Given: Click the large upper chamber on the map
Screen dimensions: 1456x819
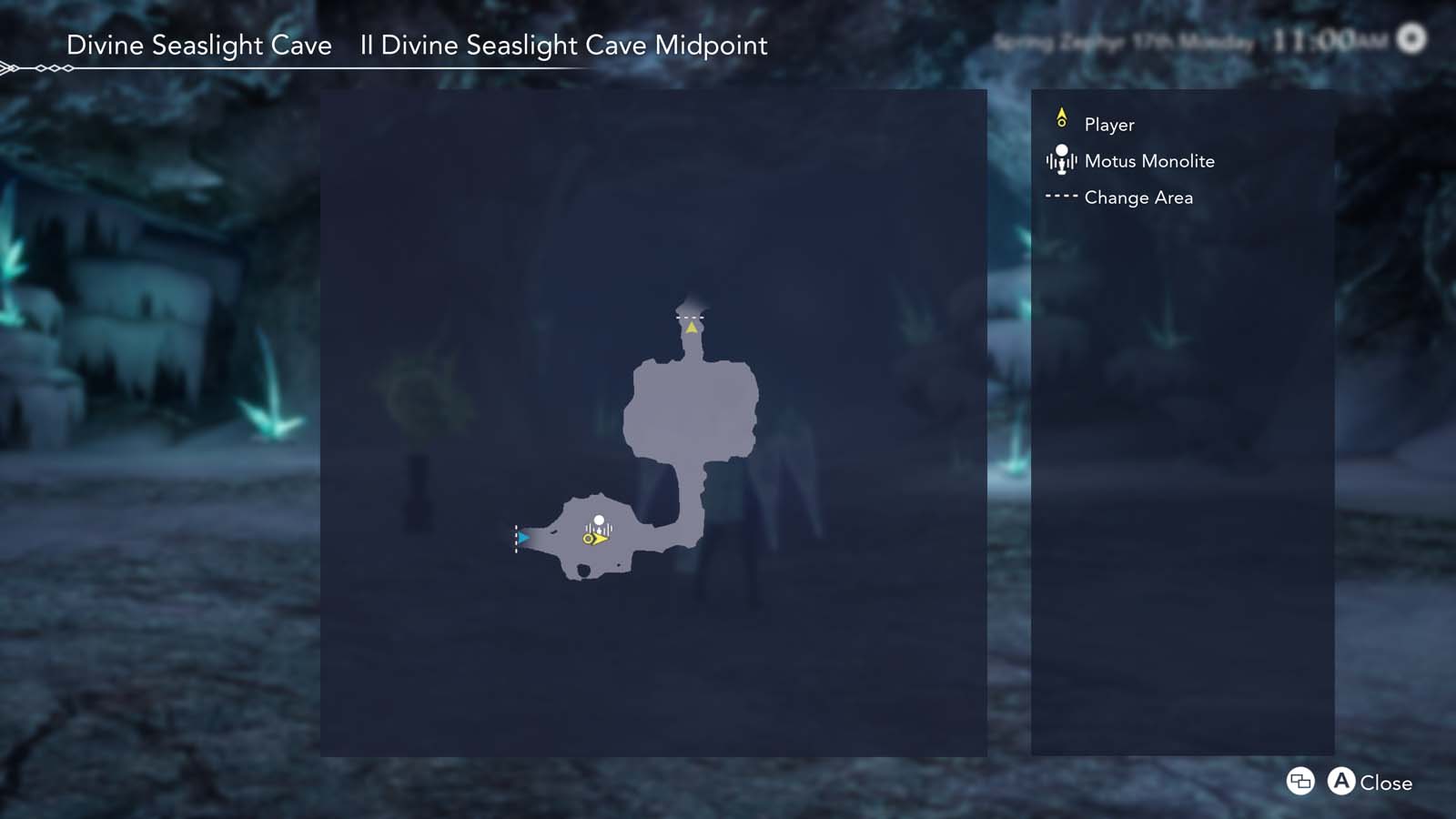Looking at the screenshot, I should click(690, 409).
